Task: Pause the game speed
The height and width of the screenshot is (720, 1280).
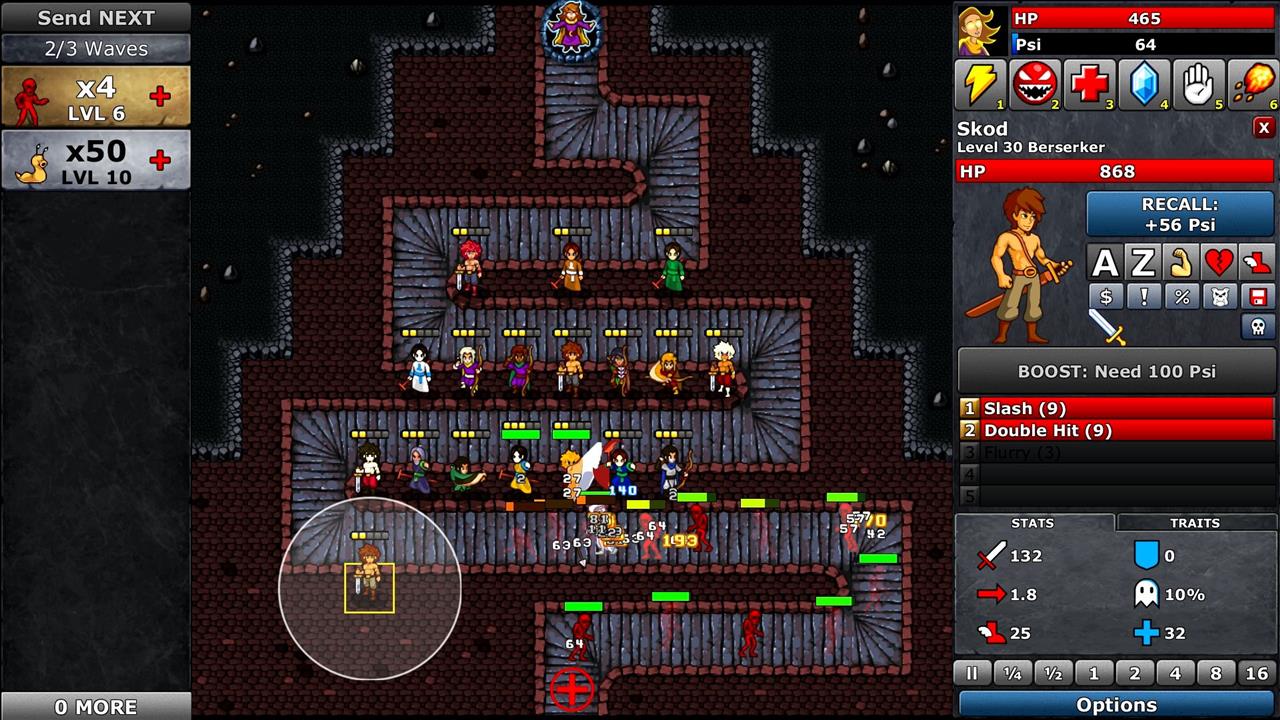Action: coord(971,674)
